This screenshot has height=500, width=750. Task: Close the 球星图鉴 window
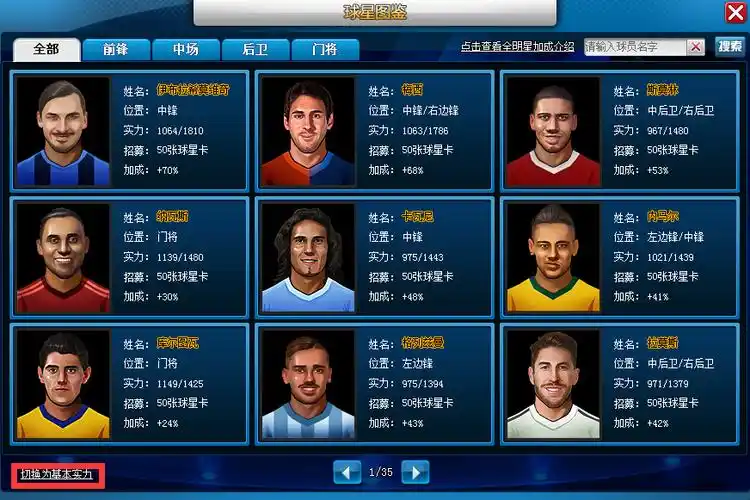click(x=734, y=11)
